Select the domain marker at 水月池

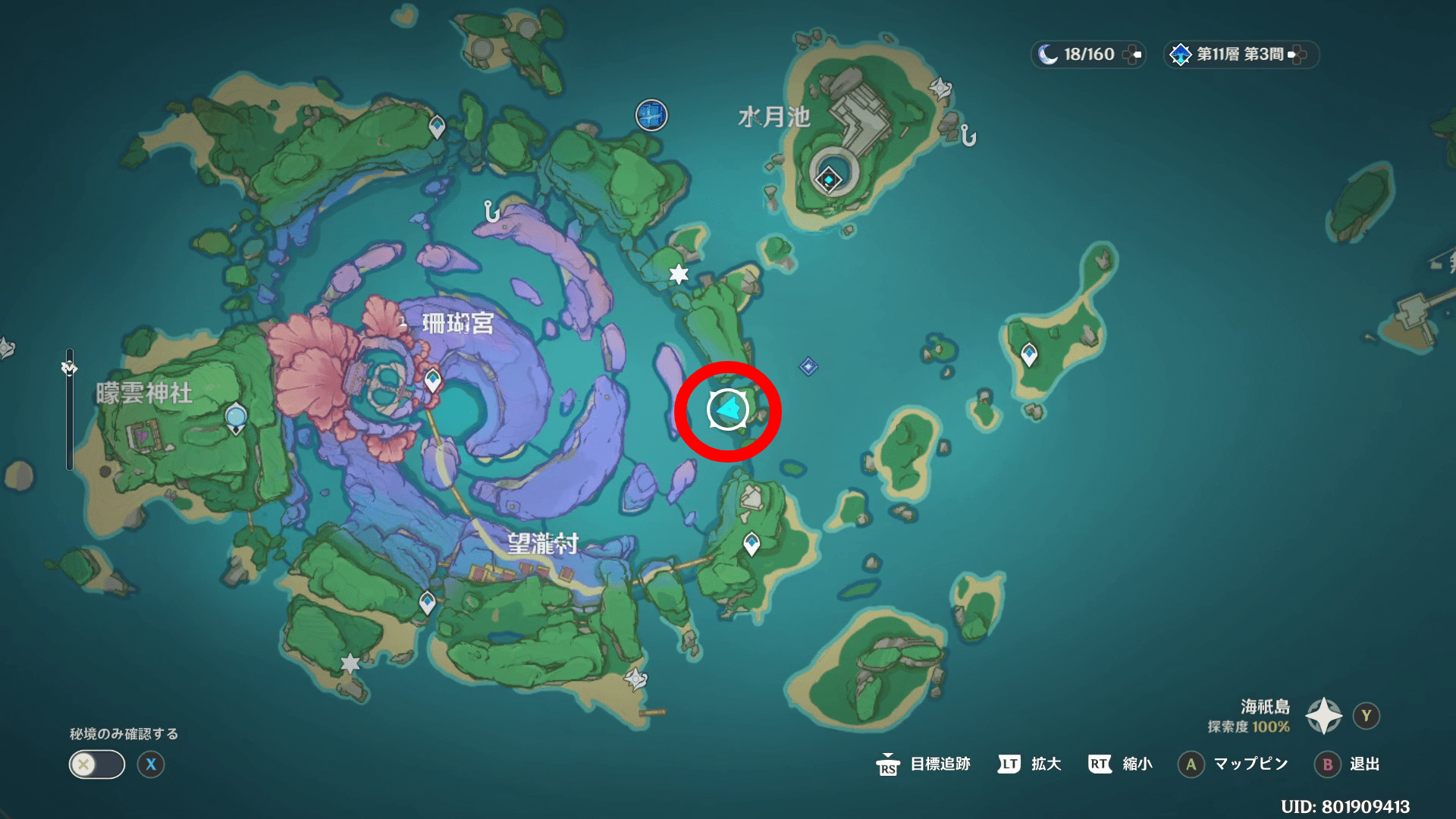click(828, 180)
